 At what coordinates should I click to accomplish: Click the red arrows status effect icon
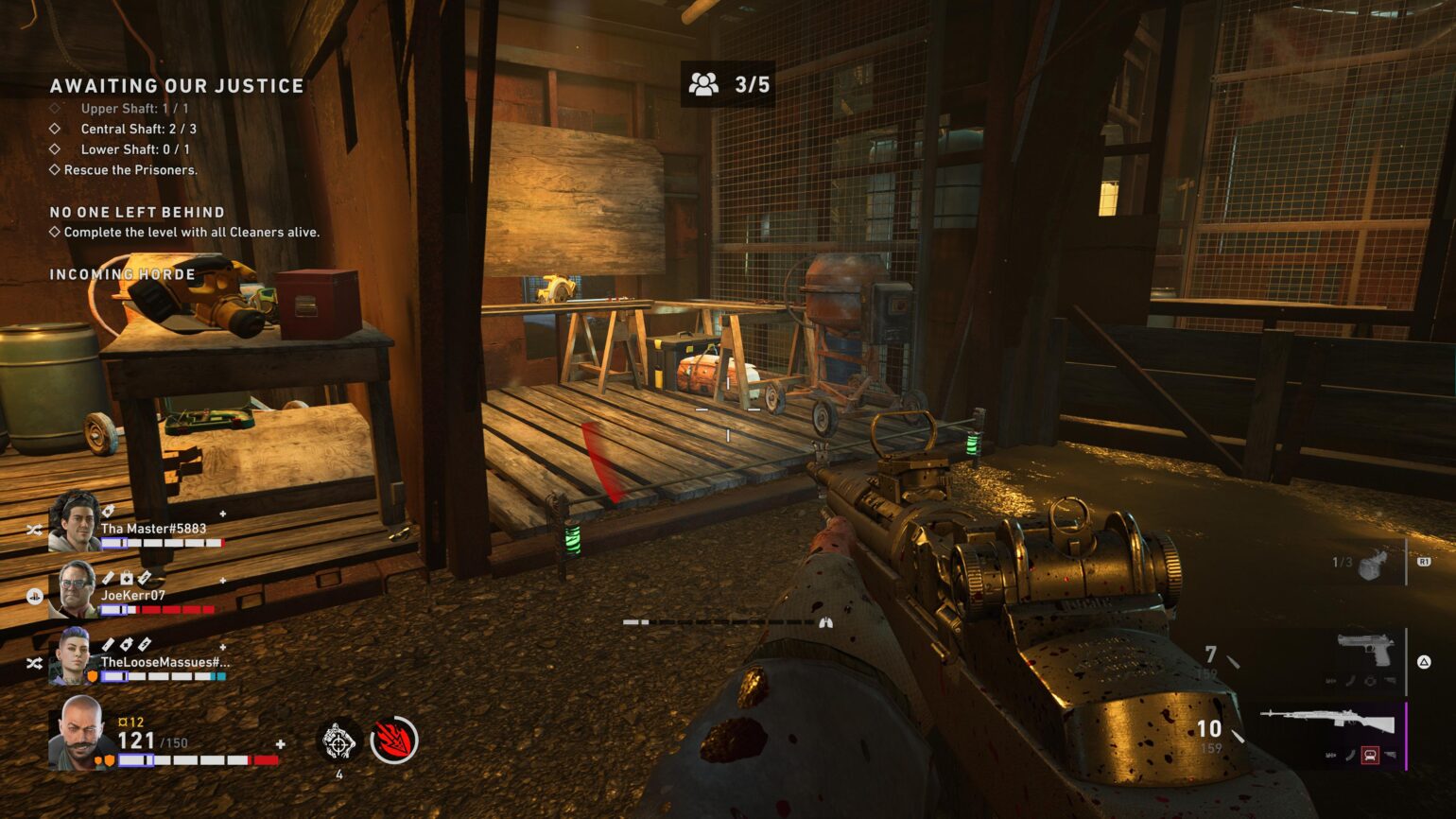click(x=394, y=740)
